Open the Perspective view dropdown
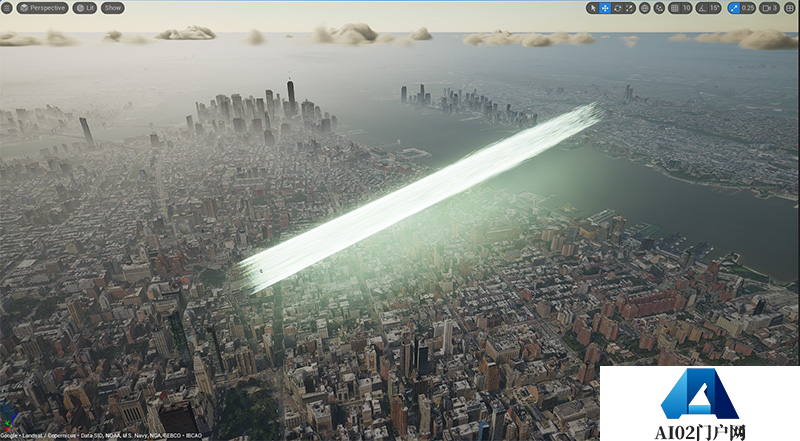The height and width of the screenshot is (441, 800). 42,8
